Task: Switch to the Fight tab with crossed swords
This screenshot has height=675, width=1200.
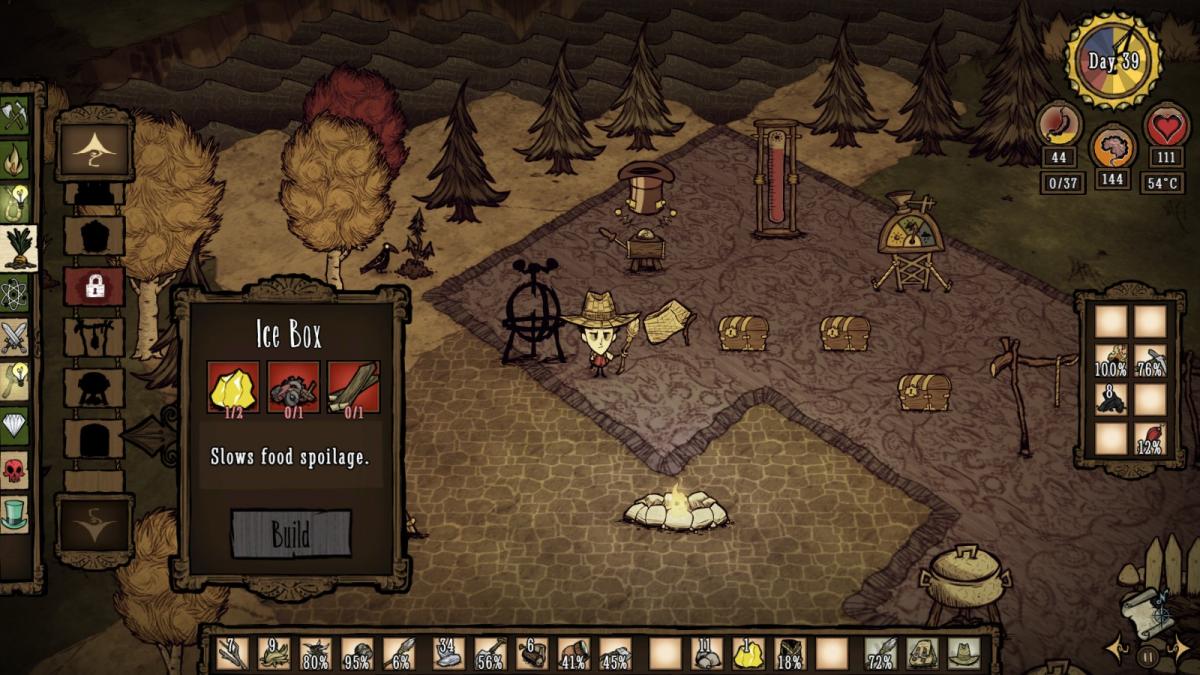Action: 14,337
